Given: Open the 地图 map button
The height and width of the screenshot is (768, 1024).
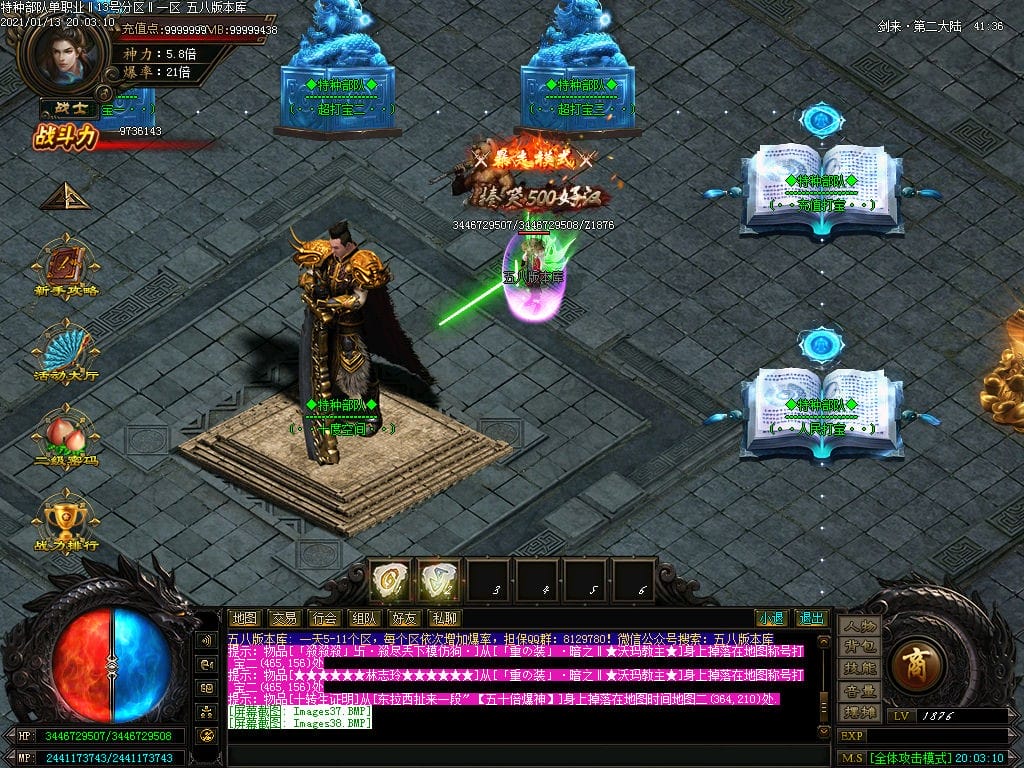Looking at the screenshot, I should tap(244, 618).
